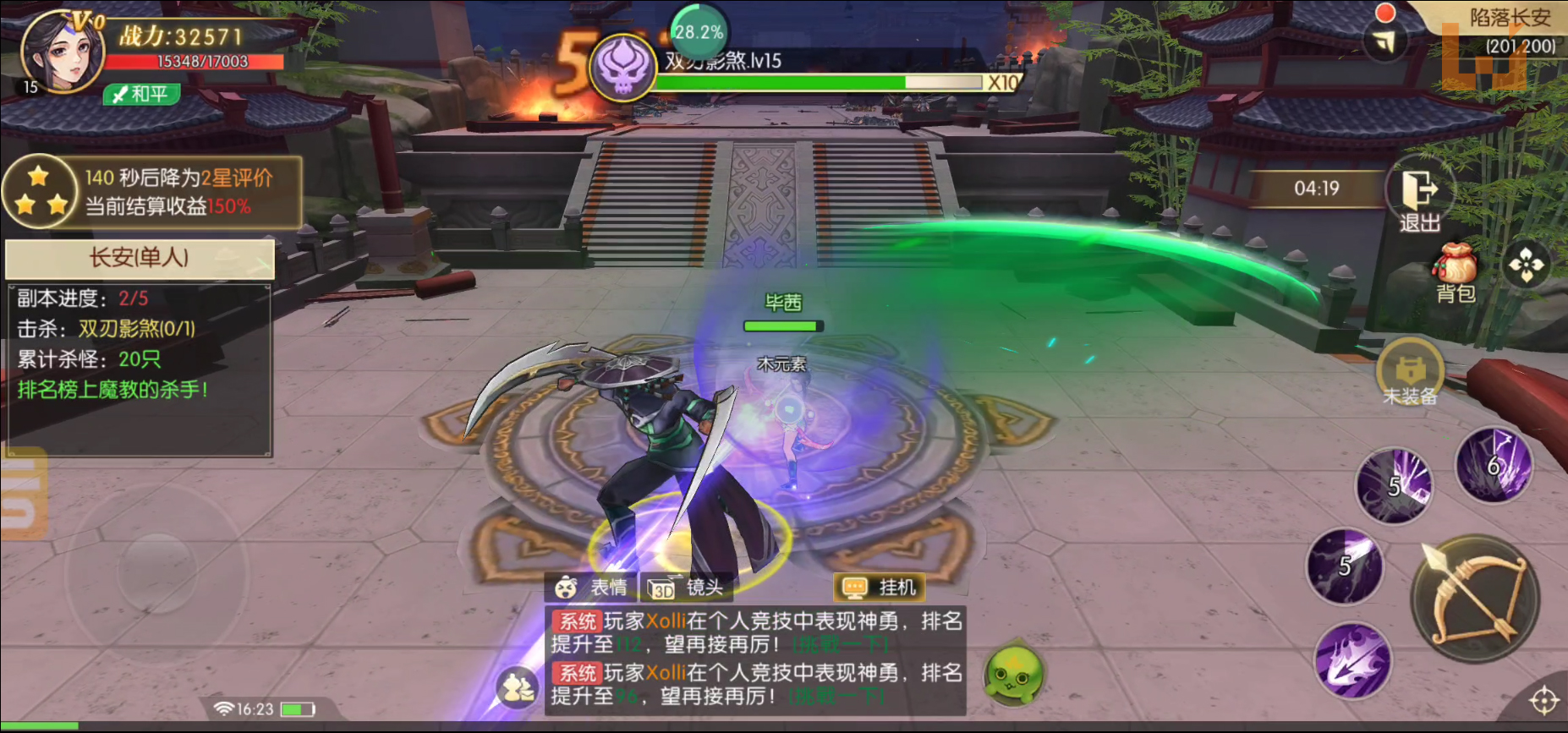Select the 长安(单人) dungeon tab
Screen dimensions: 1568x733
point(140,258)
